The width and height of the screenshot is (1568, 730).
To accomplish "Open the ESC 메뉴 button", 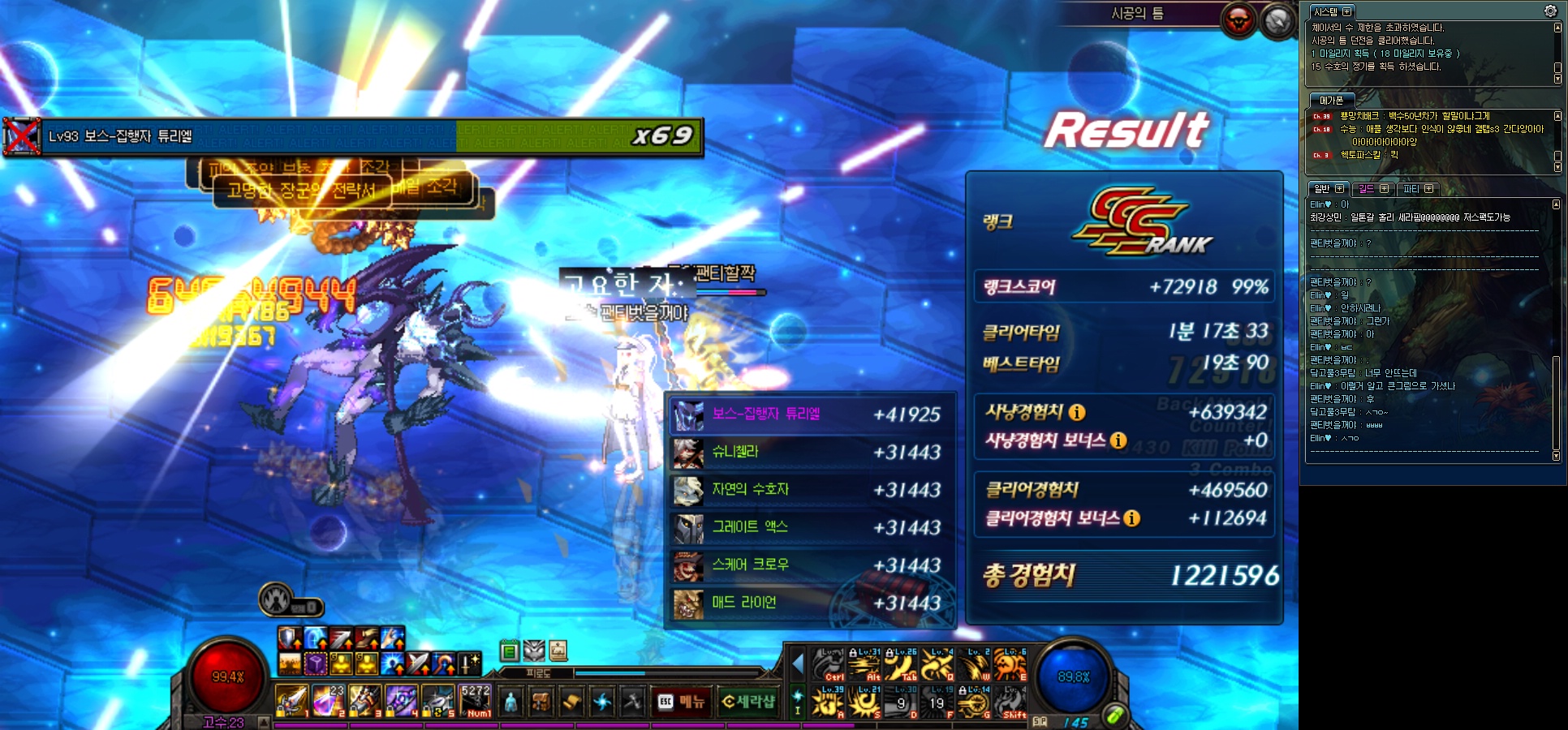I will coord(682,702).
